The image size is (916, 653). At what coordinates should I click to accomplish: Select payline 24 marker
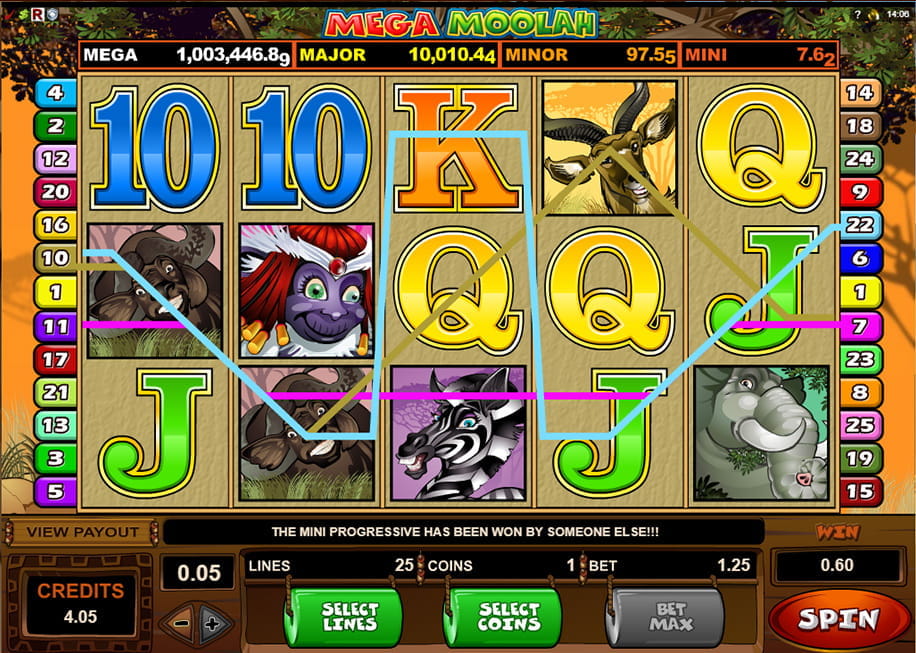pos(859,158)
